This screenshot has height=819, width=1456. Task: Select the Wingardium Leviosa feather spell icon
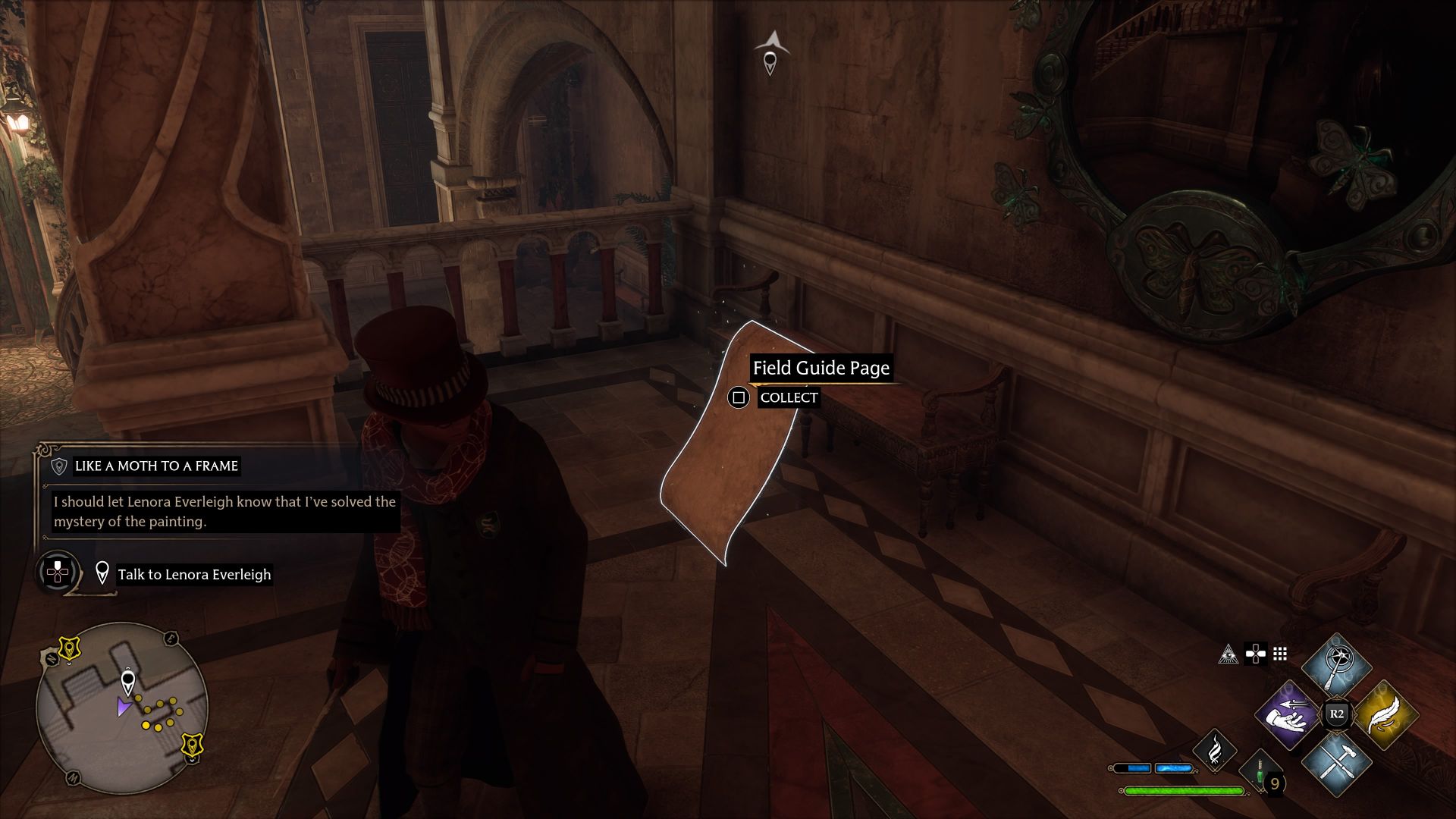coord(1385,715)
